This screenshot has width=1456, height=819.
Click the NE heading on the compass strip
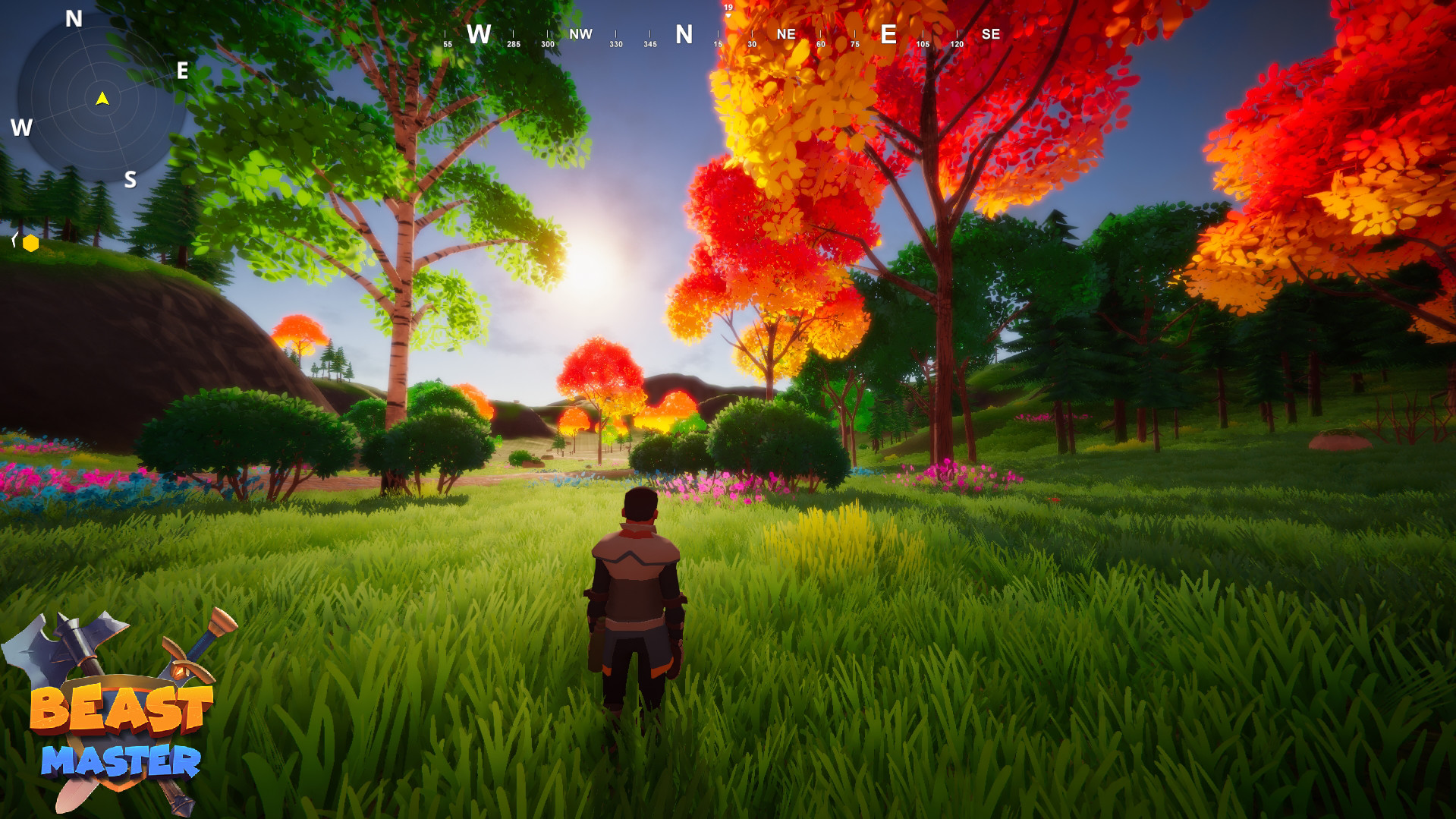(x=785, y=33)
